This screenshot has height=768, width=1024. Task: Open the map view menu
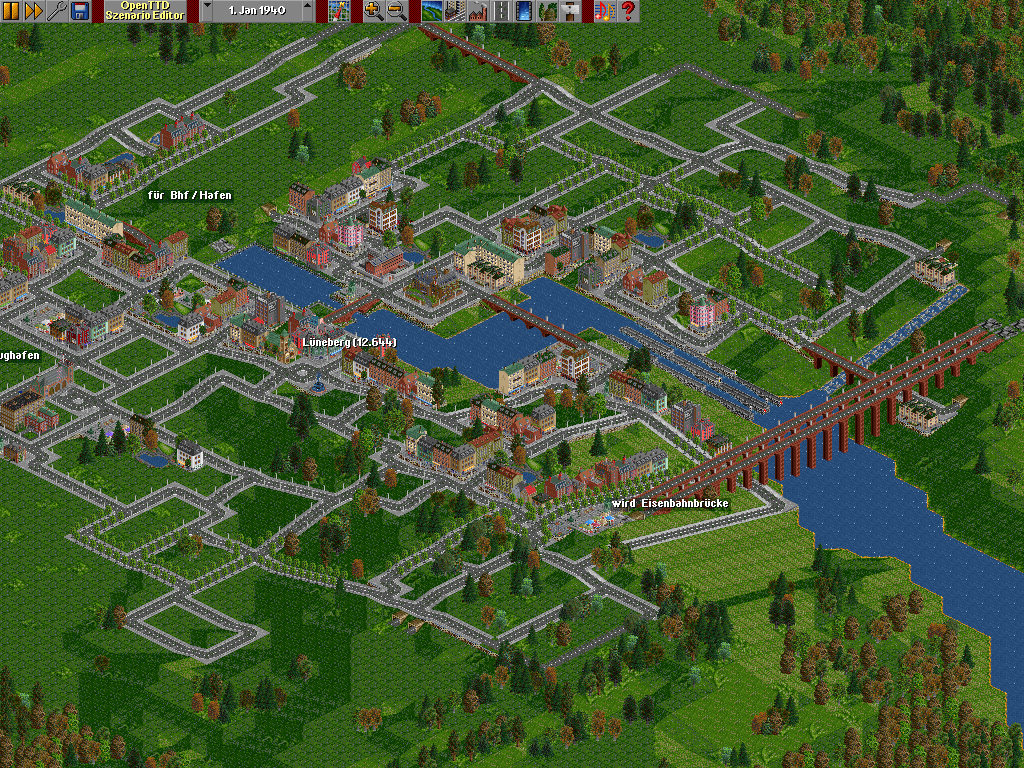339,11
